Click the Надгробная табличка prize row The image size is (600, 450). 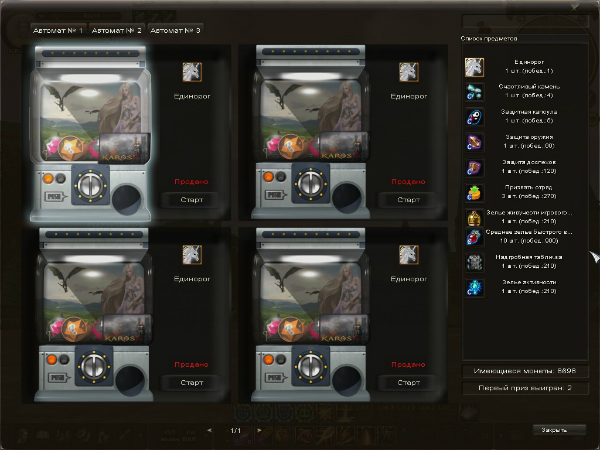click(531, 262)
